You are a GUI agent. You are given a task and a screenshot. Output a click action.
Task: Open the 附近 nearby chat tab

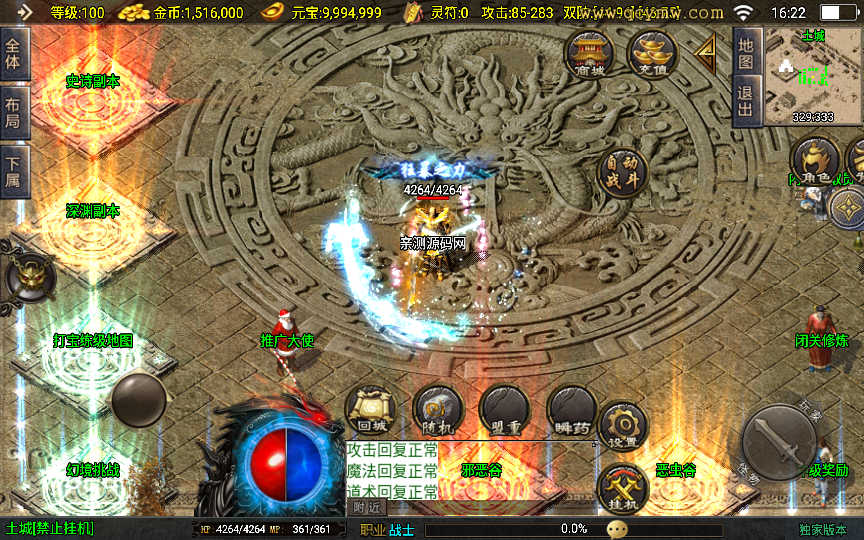(368, 507)
